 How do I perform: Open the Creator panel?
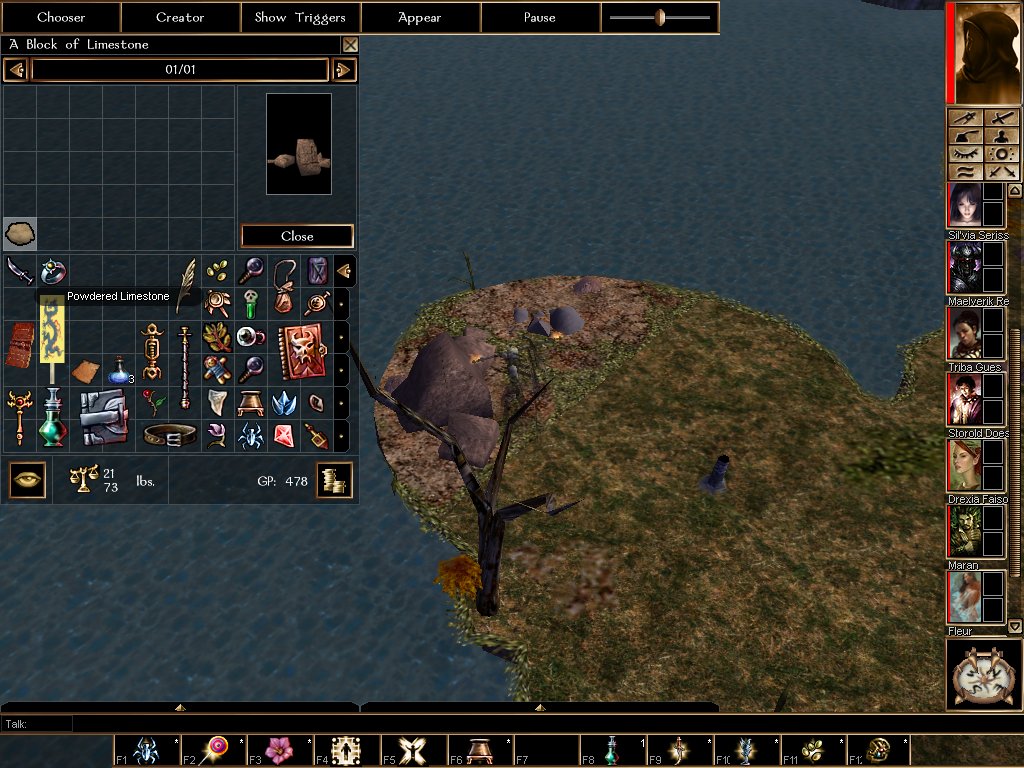(180, 17)
